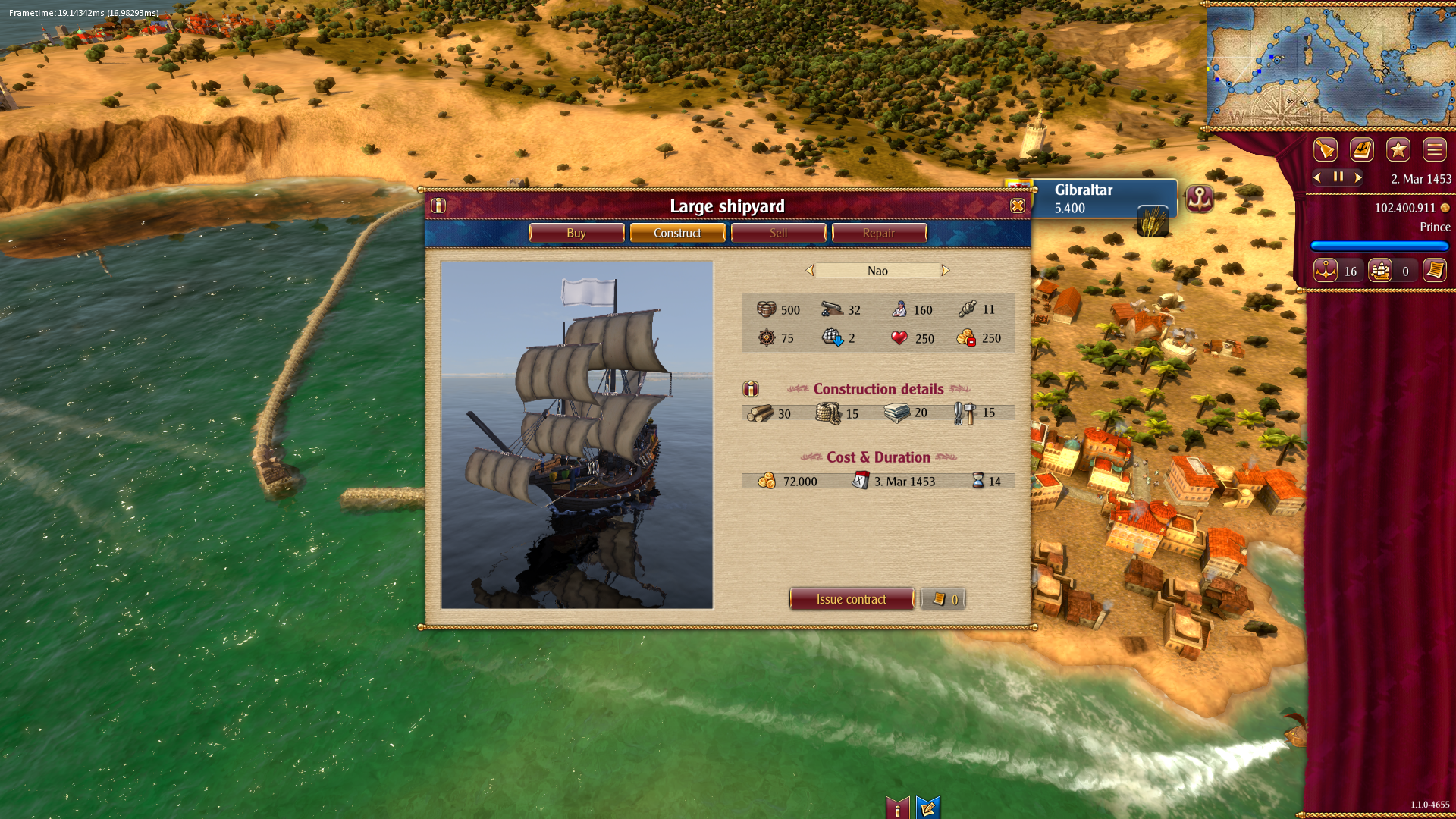Open the parchment scroll icon
The width and height of the screenshot is (1456, 819).
point(1436,270)
